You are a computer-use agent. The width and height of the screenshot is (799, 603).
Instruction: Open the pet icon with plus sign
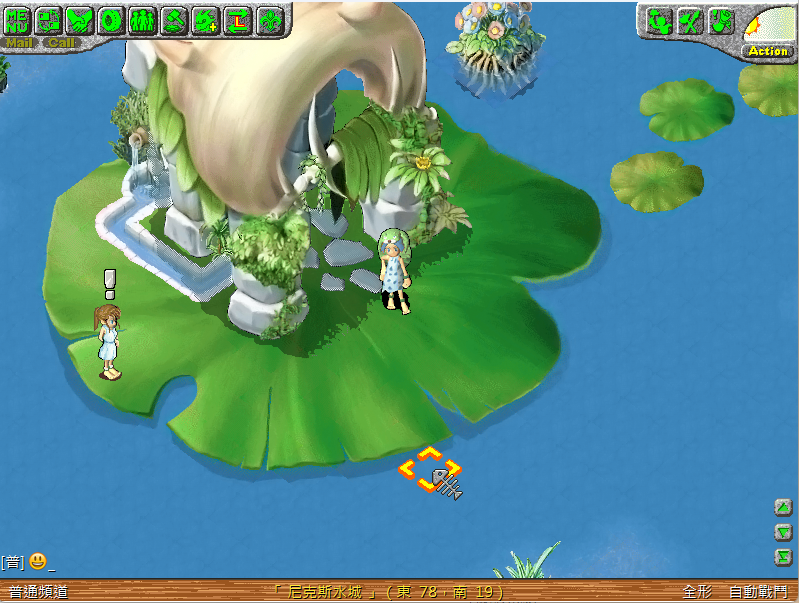tap(206, 19)
